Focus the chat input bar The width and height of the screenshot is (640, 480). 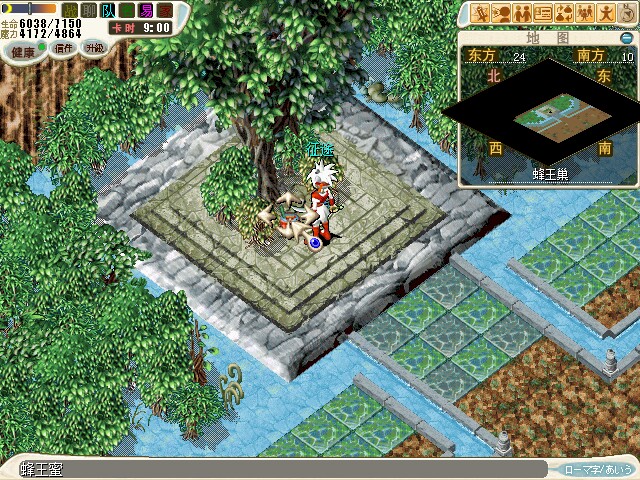point(280,468)
